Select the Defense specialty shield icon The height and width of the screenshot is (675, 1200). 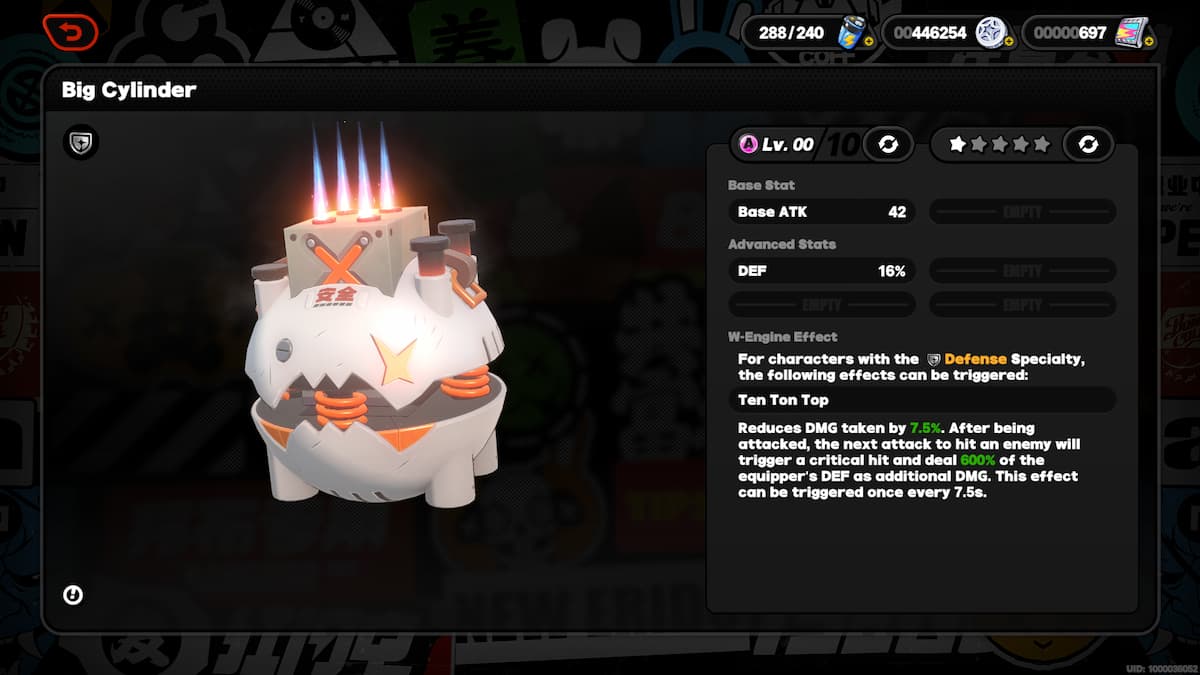click(80, 142)
